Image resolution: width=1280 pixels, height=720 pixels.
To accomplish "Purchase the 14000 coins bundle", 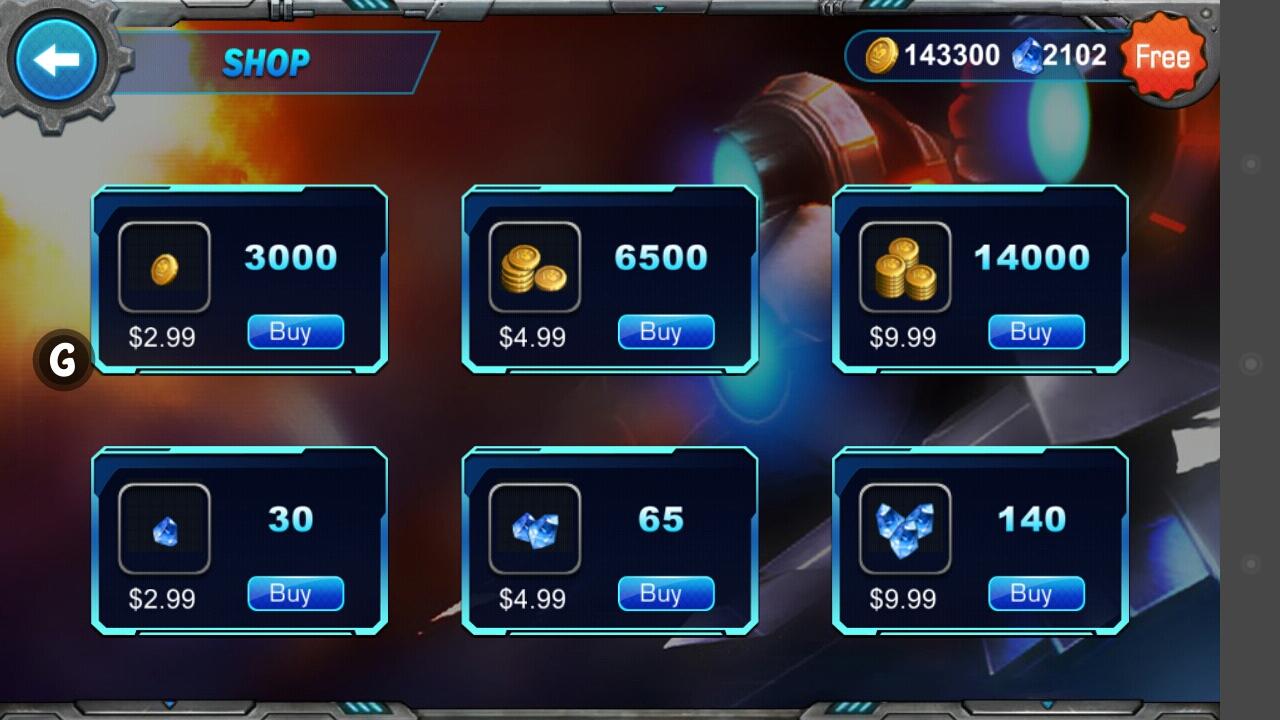I will [1035, 332].
